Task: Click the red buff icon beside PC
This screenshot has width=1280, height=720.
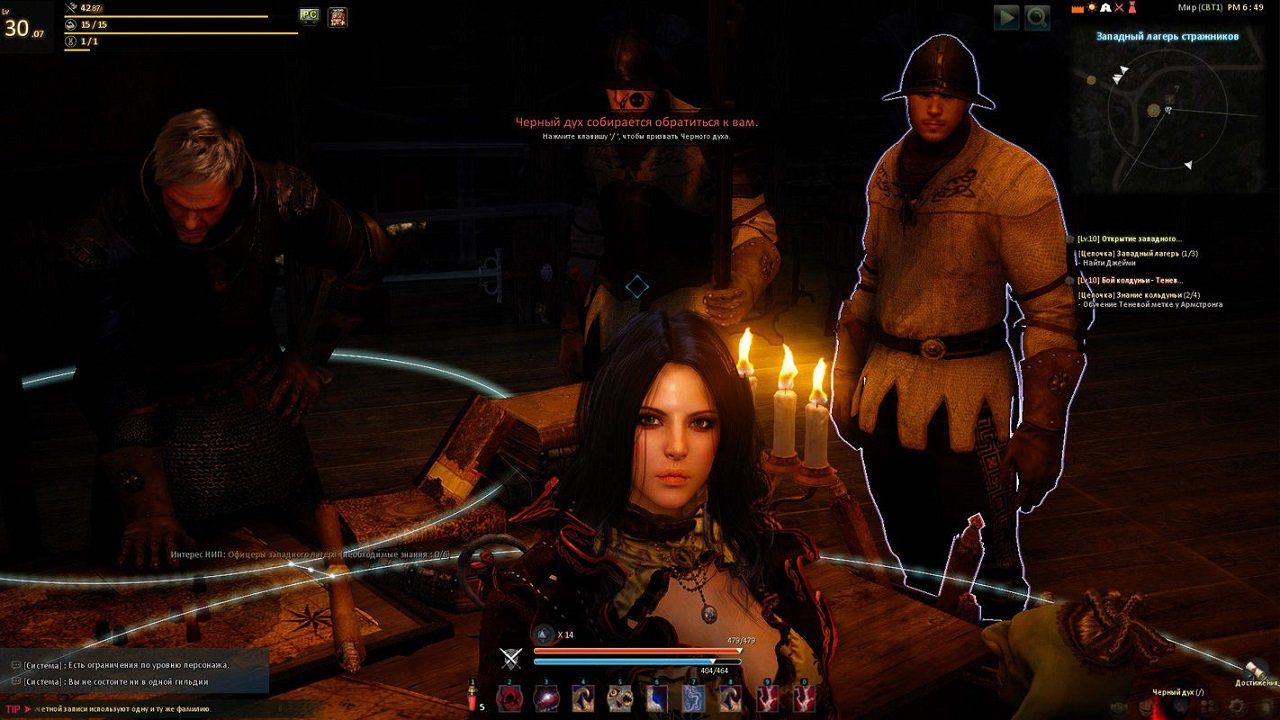Action: 338,16
